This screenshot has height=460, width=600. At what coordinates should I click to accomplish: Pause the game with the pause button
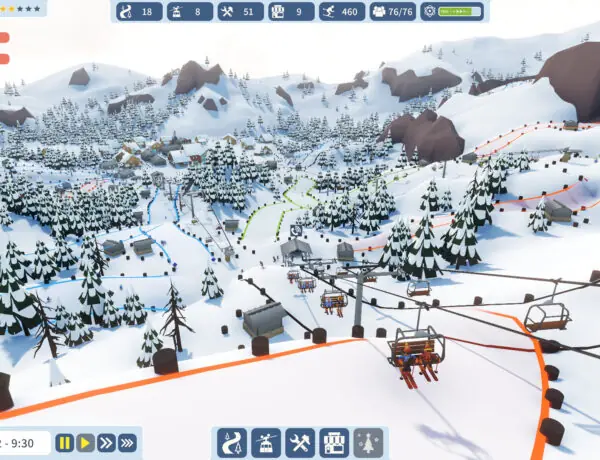click(x=65, y=442)
